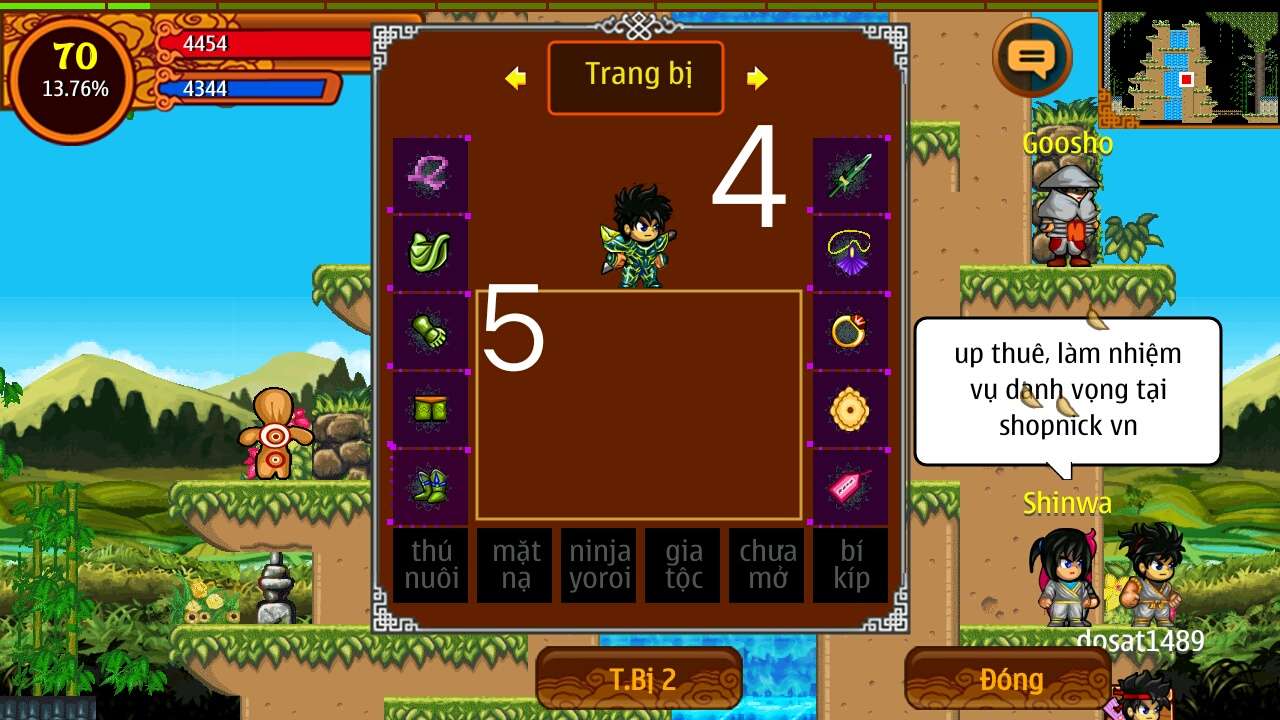The width and height of the screenshot is (1280, 720).
Task: Open the ninja yoroi slot
Action: pos(598,565)
